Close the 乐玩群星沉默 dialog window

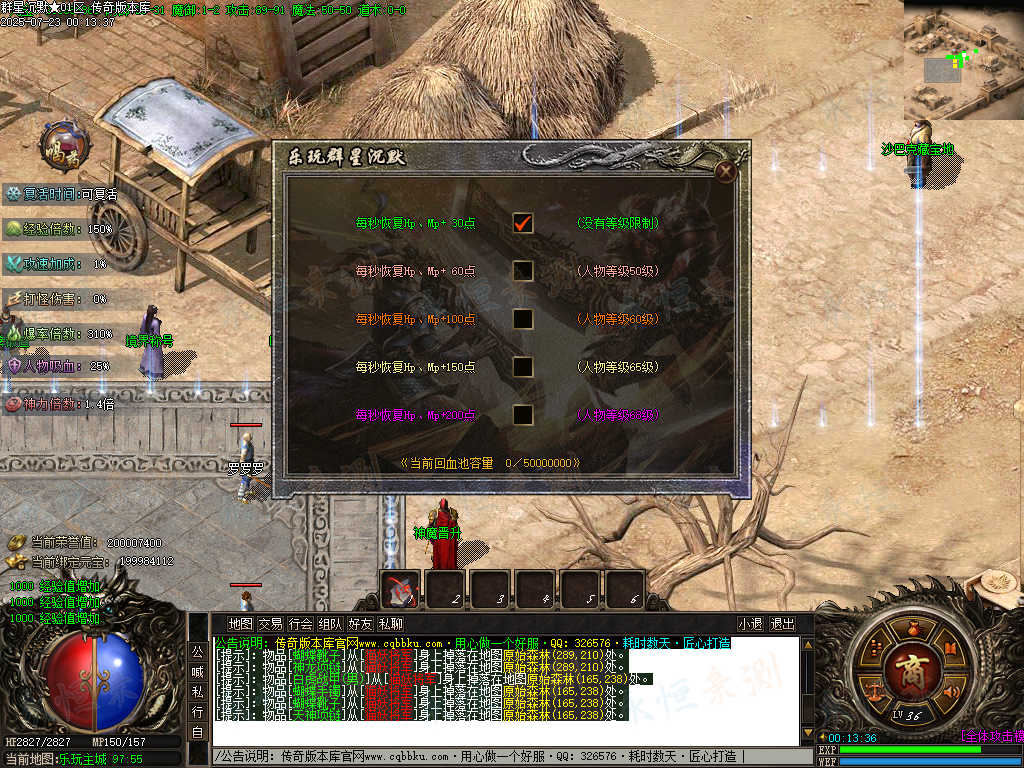[x=726, y=171]
